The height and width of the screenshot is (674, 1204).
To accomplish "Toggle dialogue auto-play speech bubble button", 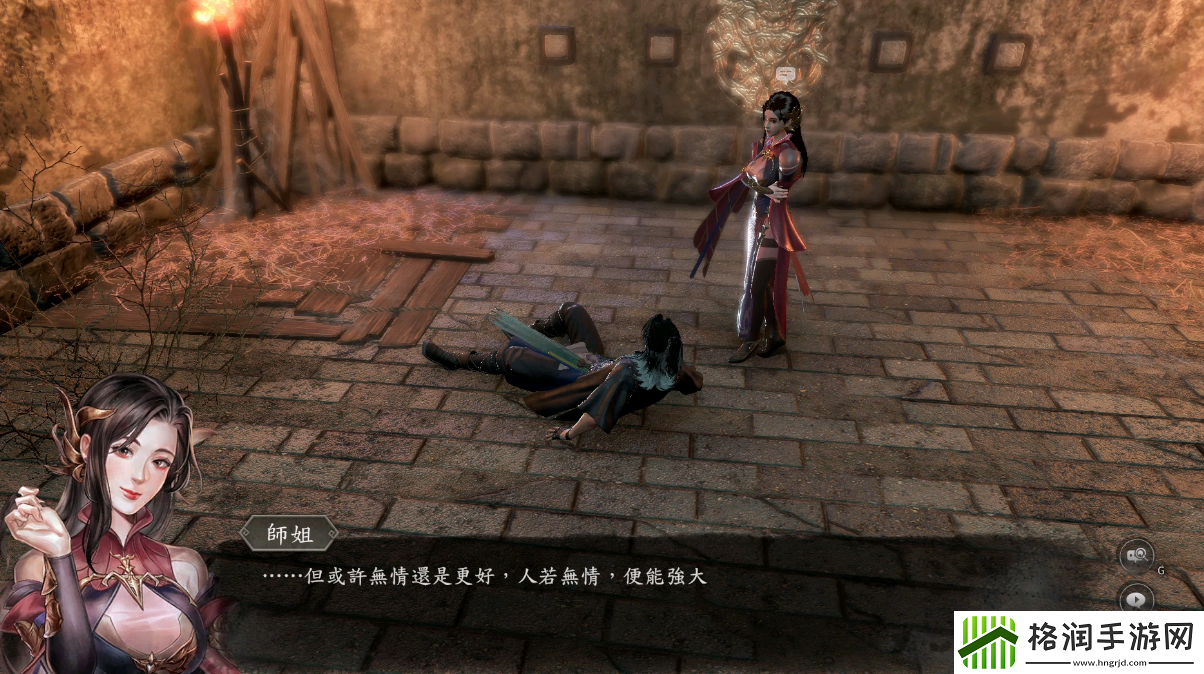I will click(1136, 599).
